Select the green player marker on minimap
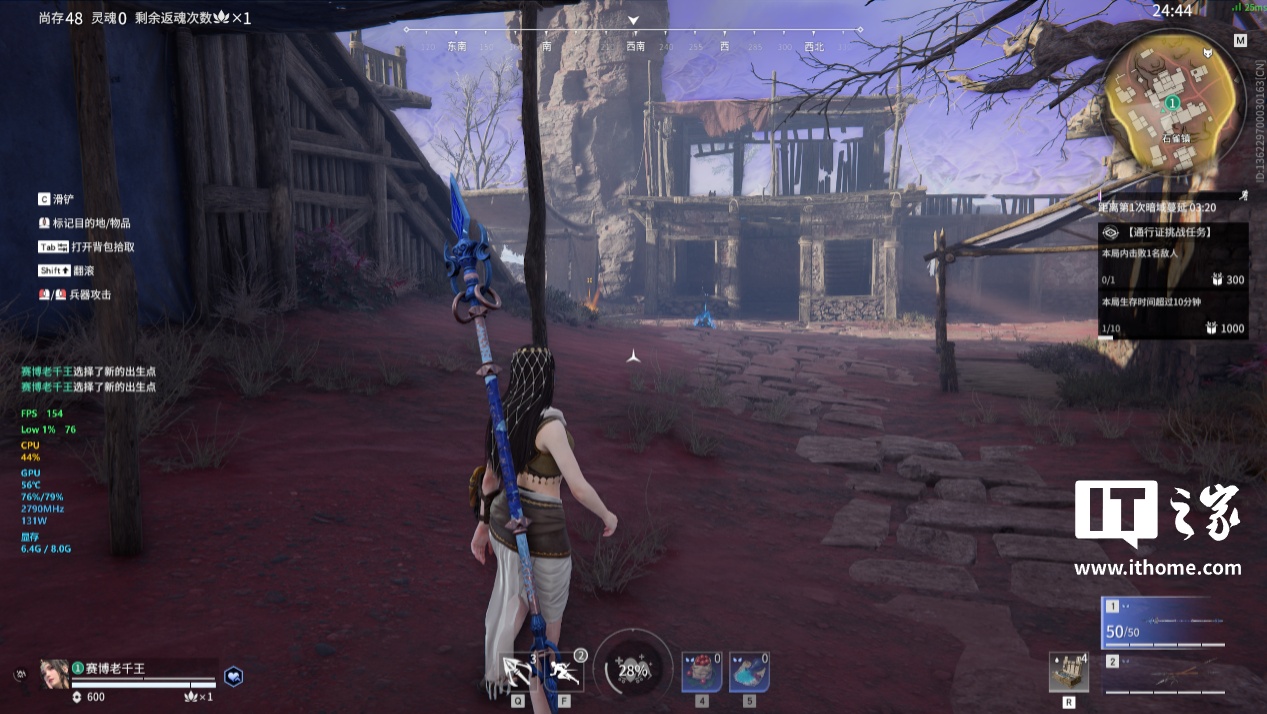This screenshot has height=714, width=1267. (x=1173, y=102)
